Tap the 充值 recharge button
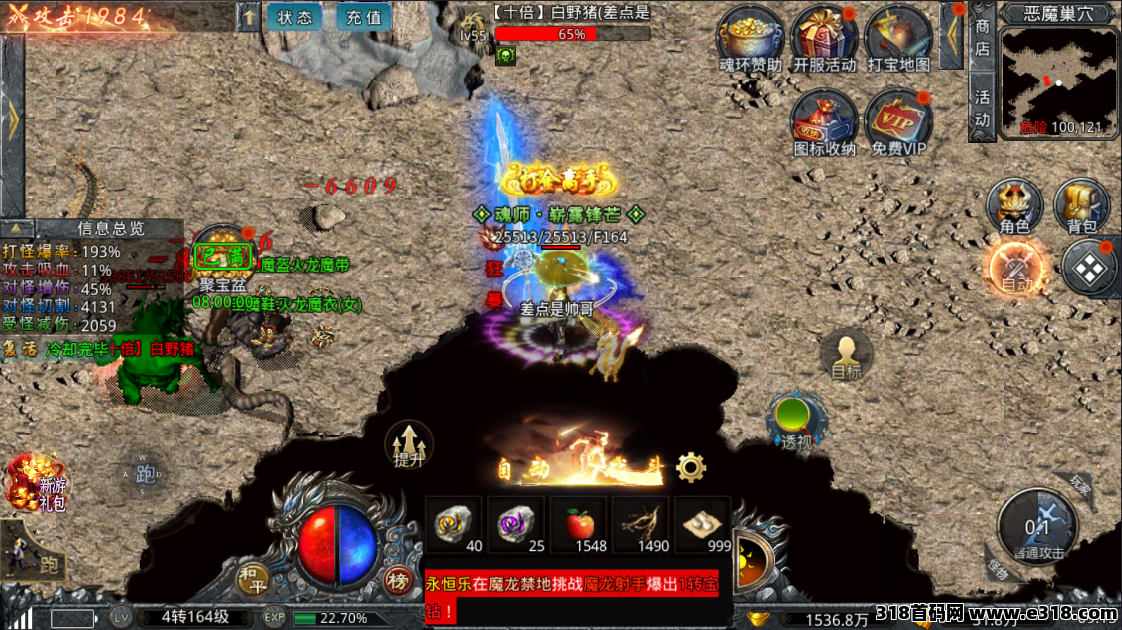The height and width of the screenshot is (630, 1122). click(x=364, y=17)
